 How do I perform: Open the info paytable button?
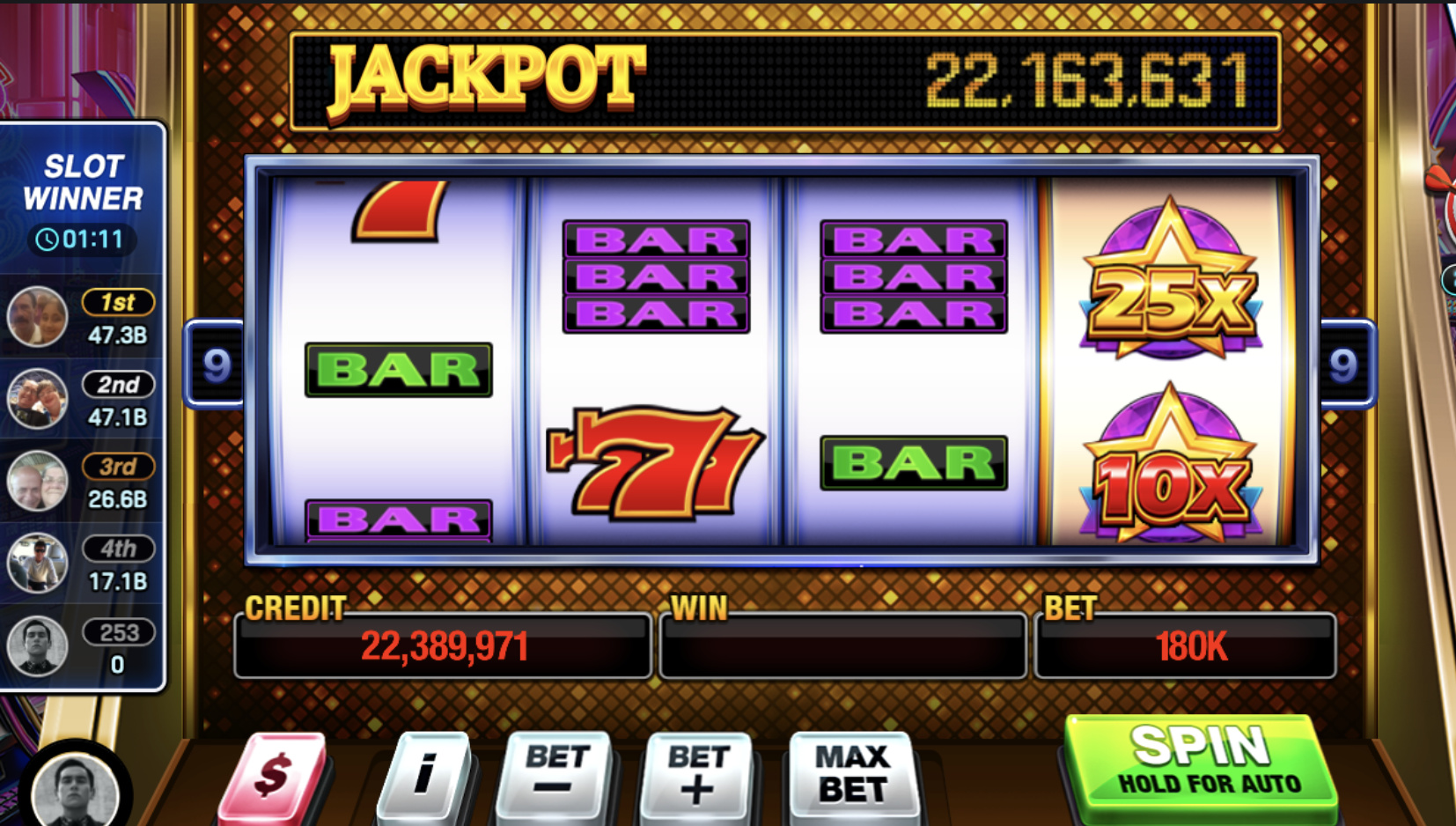426,775
